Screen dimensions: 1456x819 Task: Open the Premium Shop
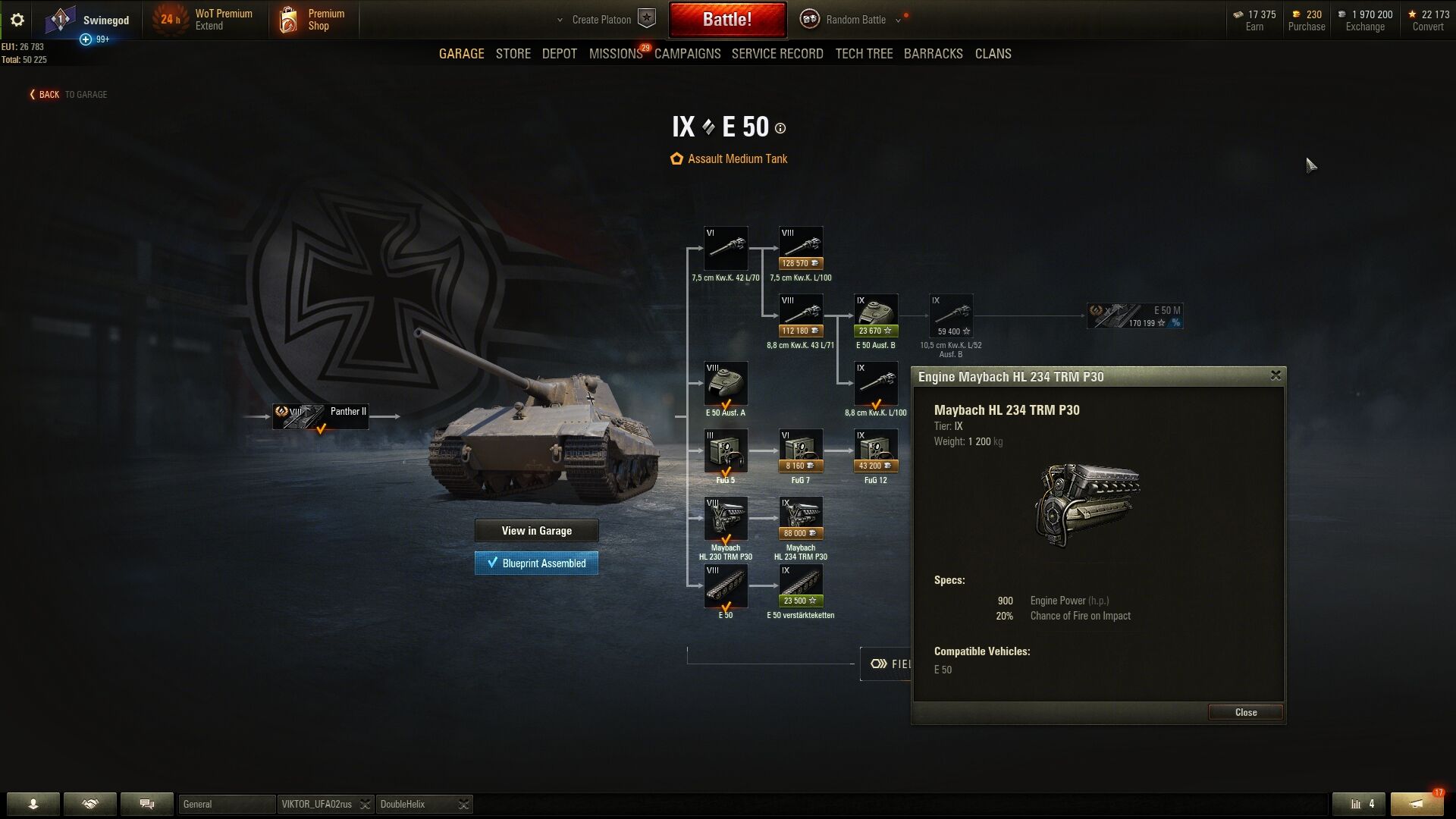click(x=312, y=20)
